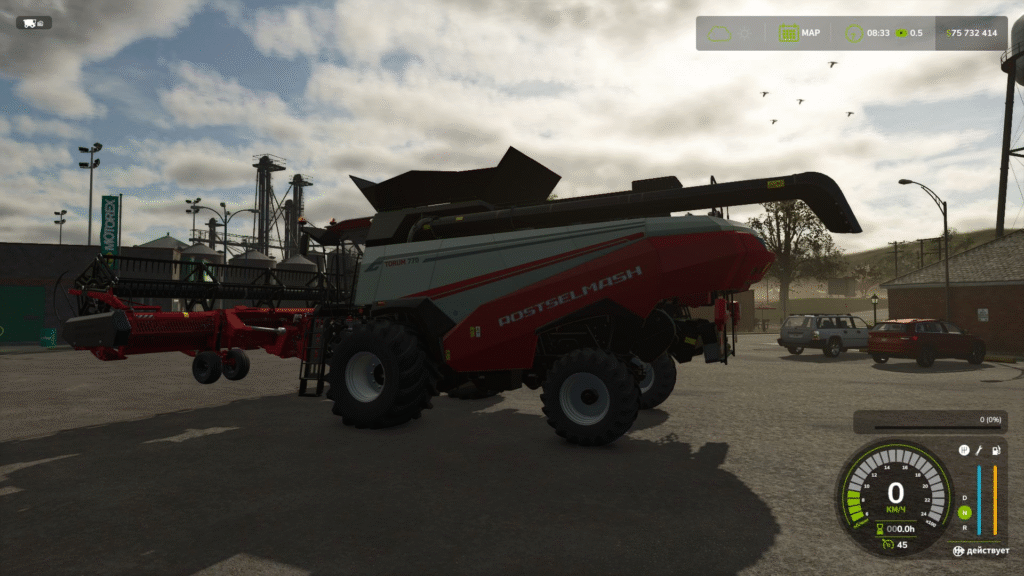The image size is (1024, 576).
Task: Select the green N gear indicator
Action: click(x=964, y=513)
